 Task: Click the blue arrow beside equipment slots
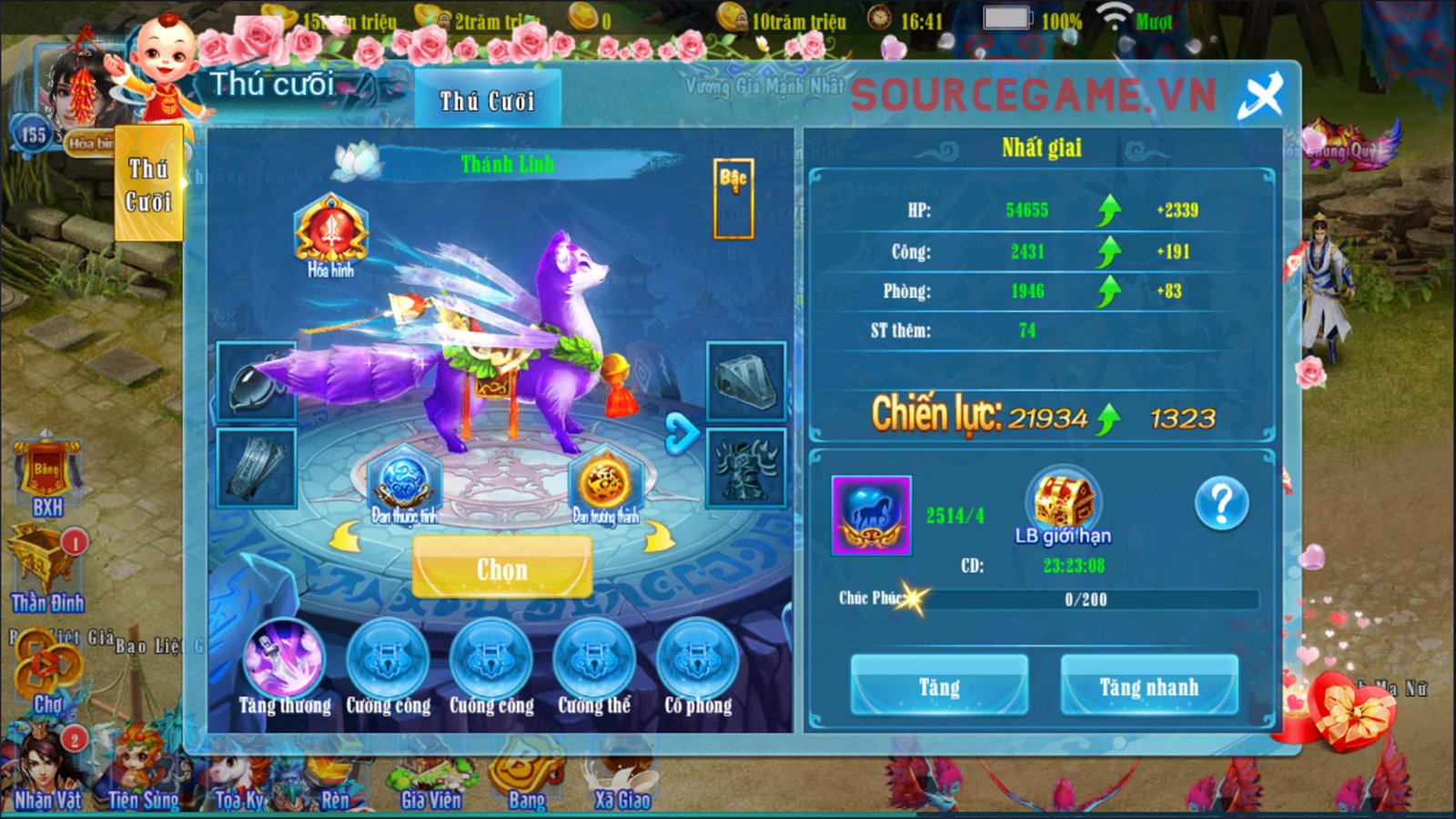(x=681, y=433)
